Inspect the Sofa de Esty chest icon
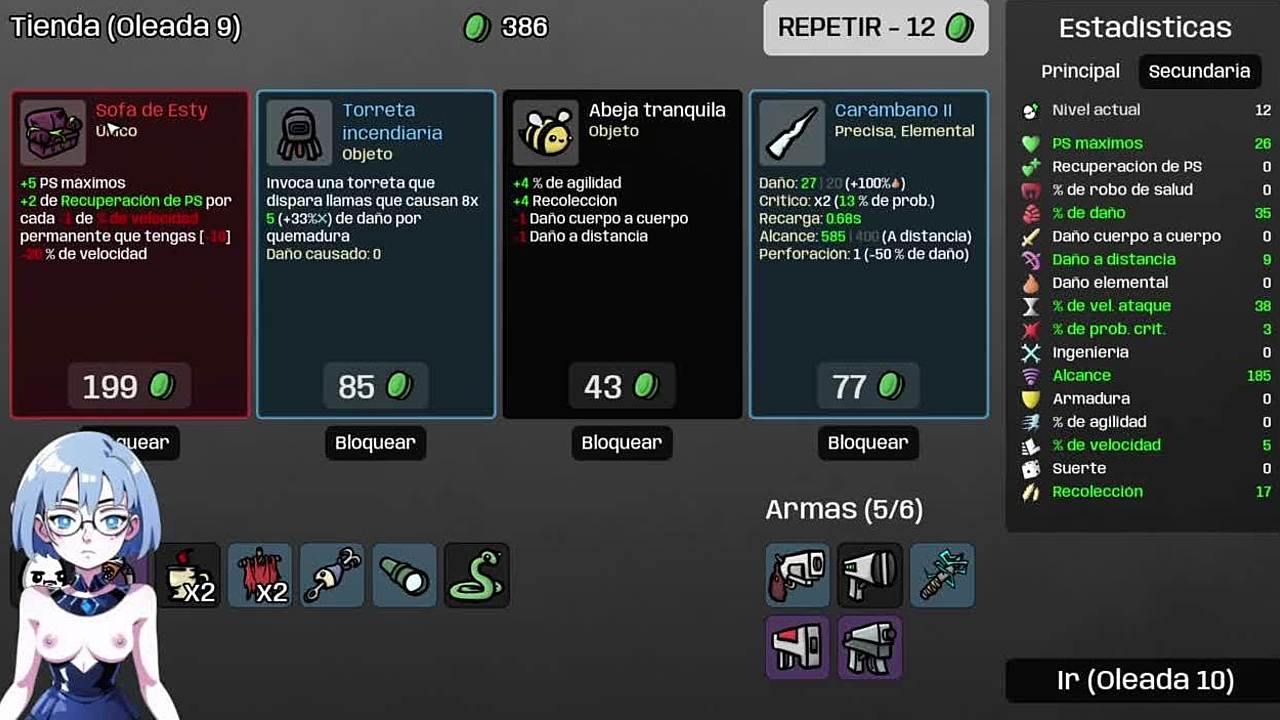The height and width of the screenshot is (720, 1280). (x=53, y=133)
